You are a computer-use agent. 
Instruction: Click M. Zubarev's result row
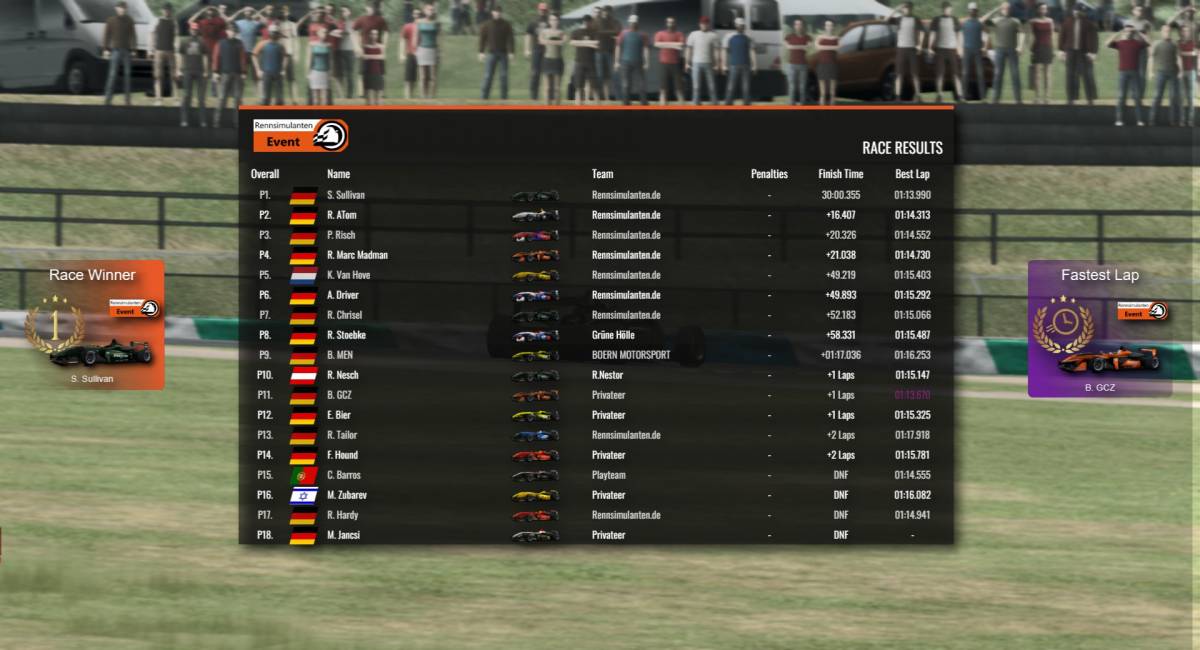pyautogui.click(x=595, y=495)
